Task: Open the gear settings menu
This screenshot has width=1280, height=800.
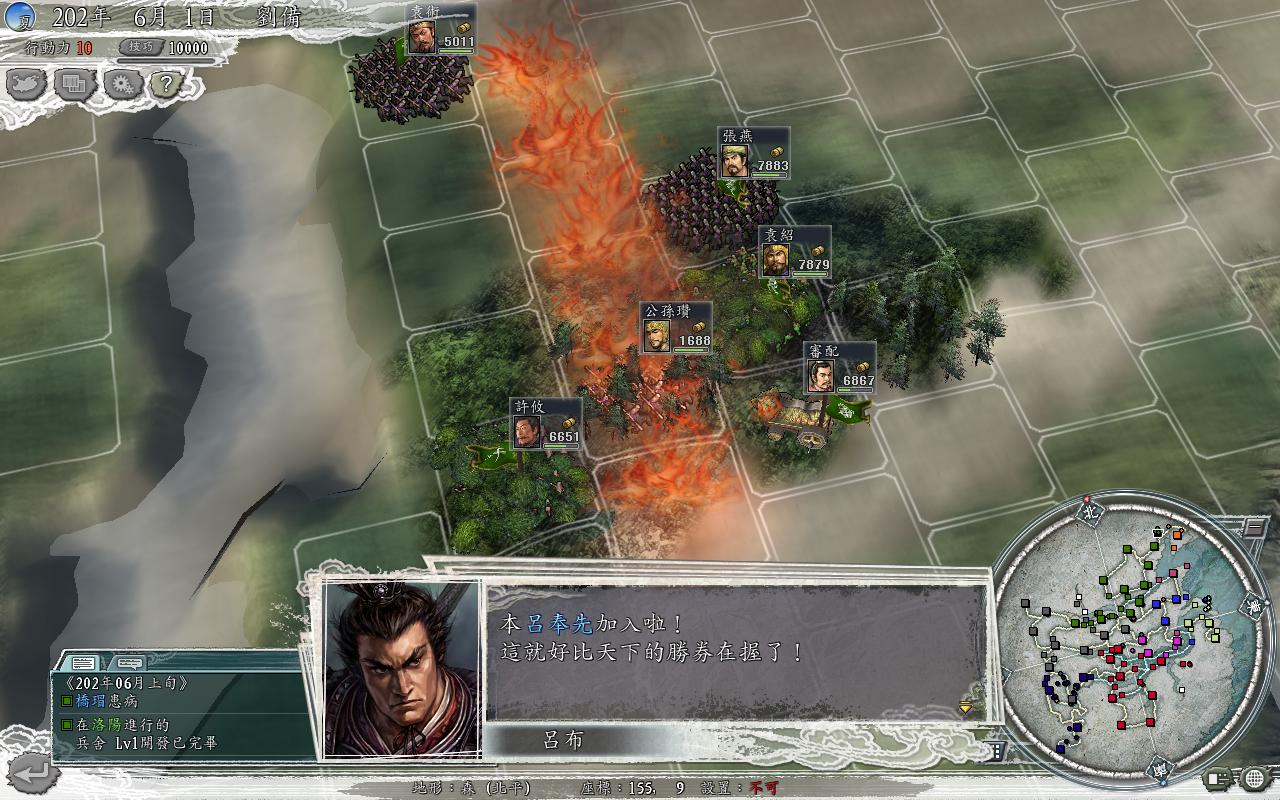Action: 122,84
